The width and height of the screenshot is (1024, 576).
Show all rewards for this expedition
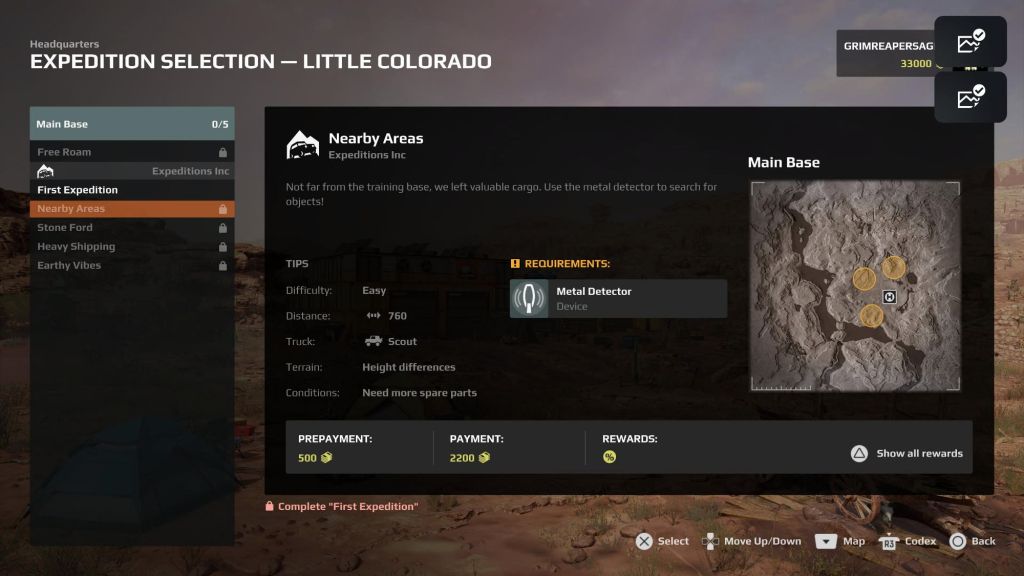click(x=908, y=453)
